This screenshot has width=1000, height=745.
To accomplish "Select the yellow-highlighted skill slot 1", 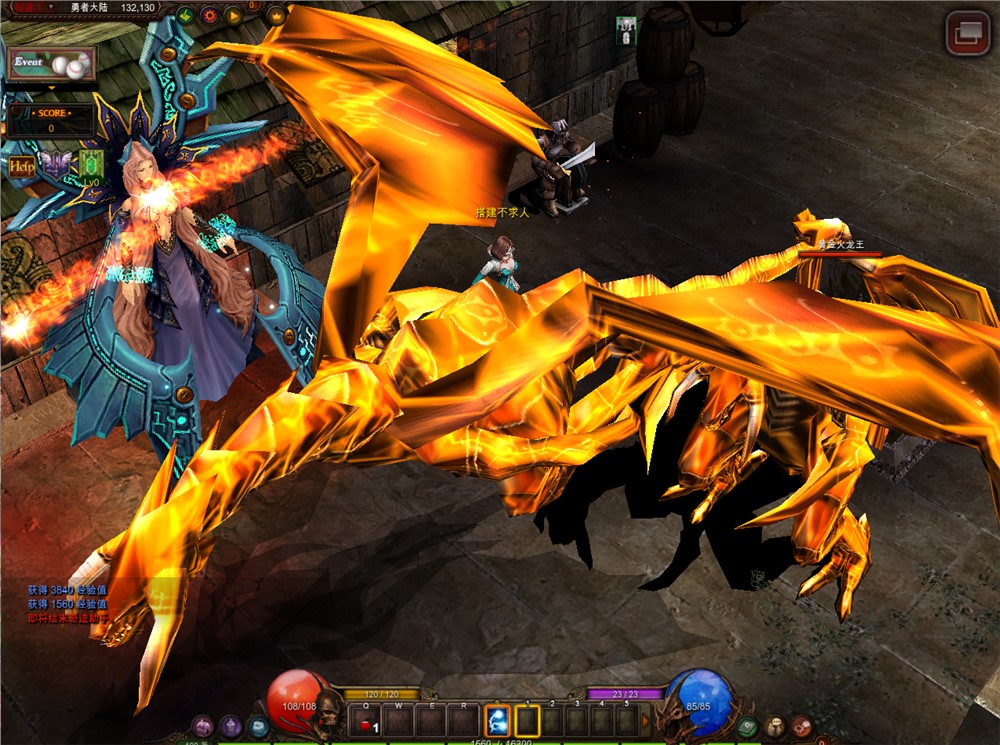I will (x=527, y=720).
